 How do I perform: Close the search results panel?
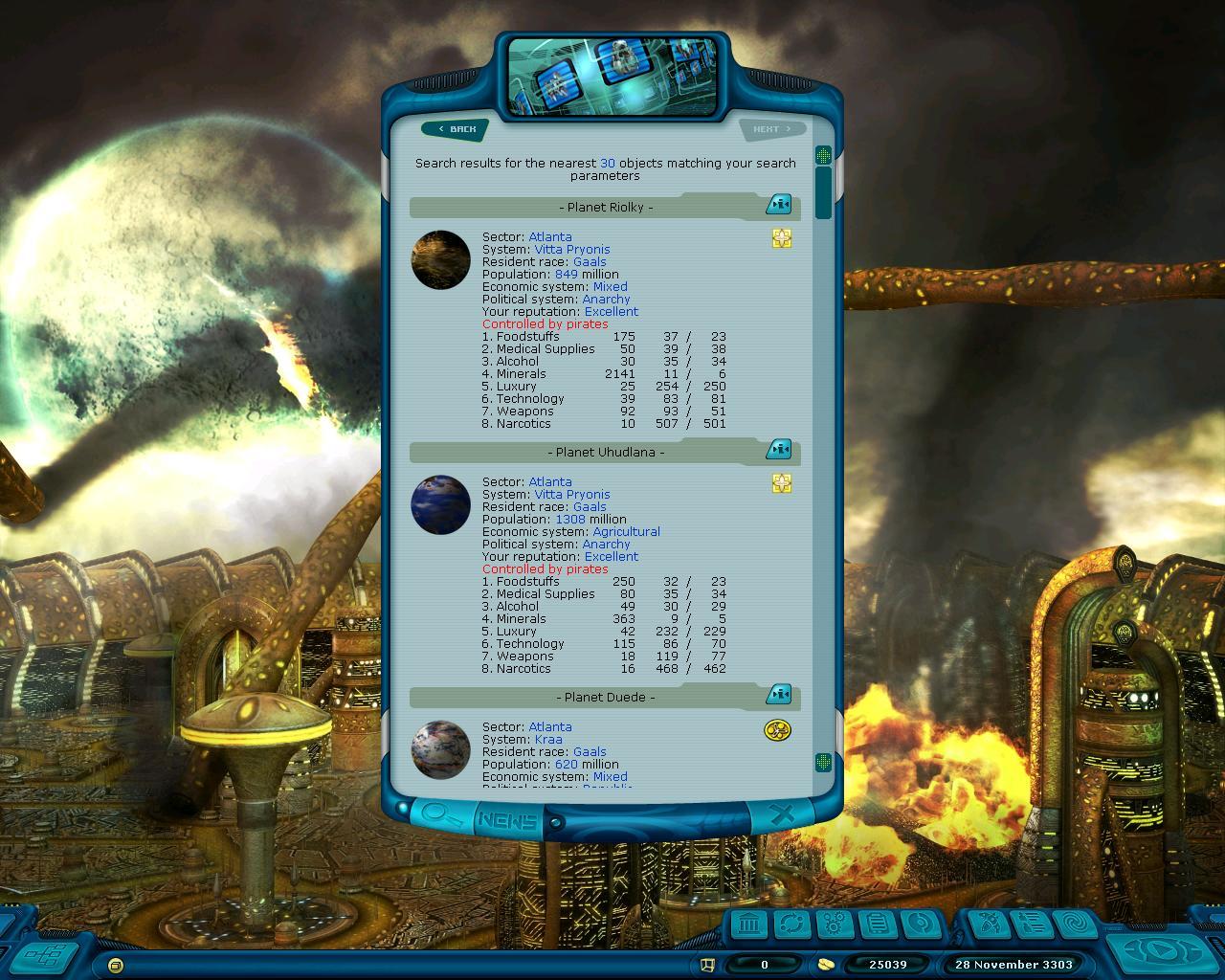pos(782,815)
